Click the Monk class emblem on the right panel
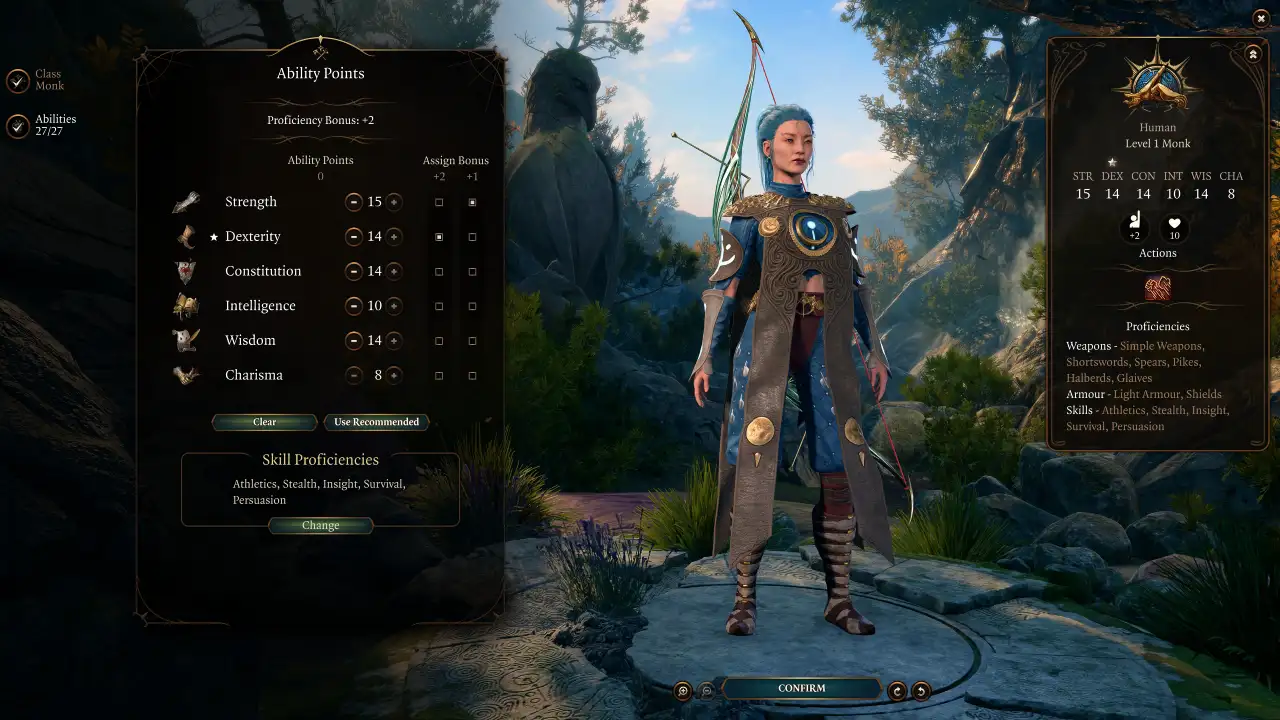The height and width of the screenshot is (720, 1280). pos(1157,79)
